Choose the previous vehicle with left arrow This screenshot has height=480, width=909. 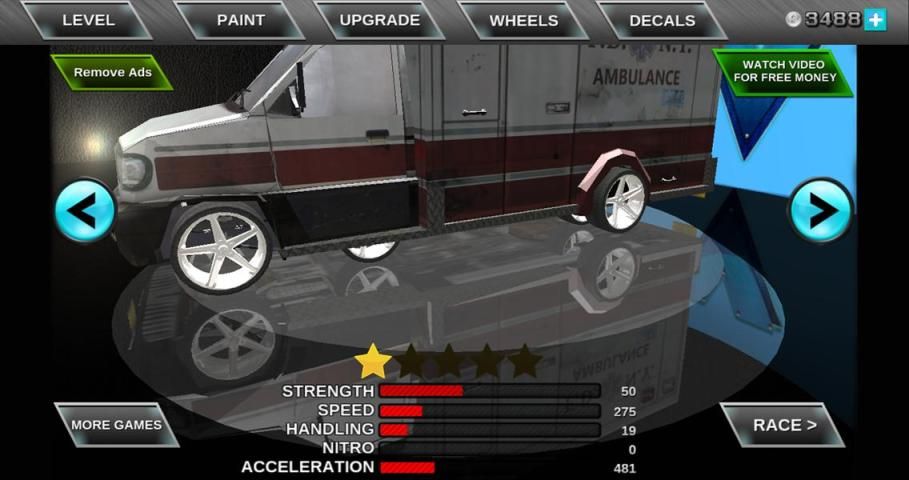pos(85,211)
